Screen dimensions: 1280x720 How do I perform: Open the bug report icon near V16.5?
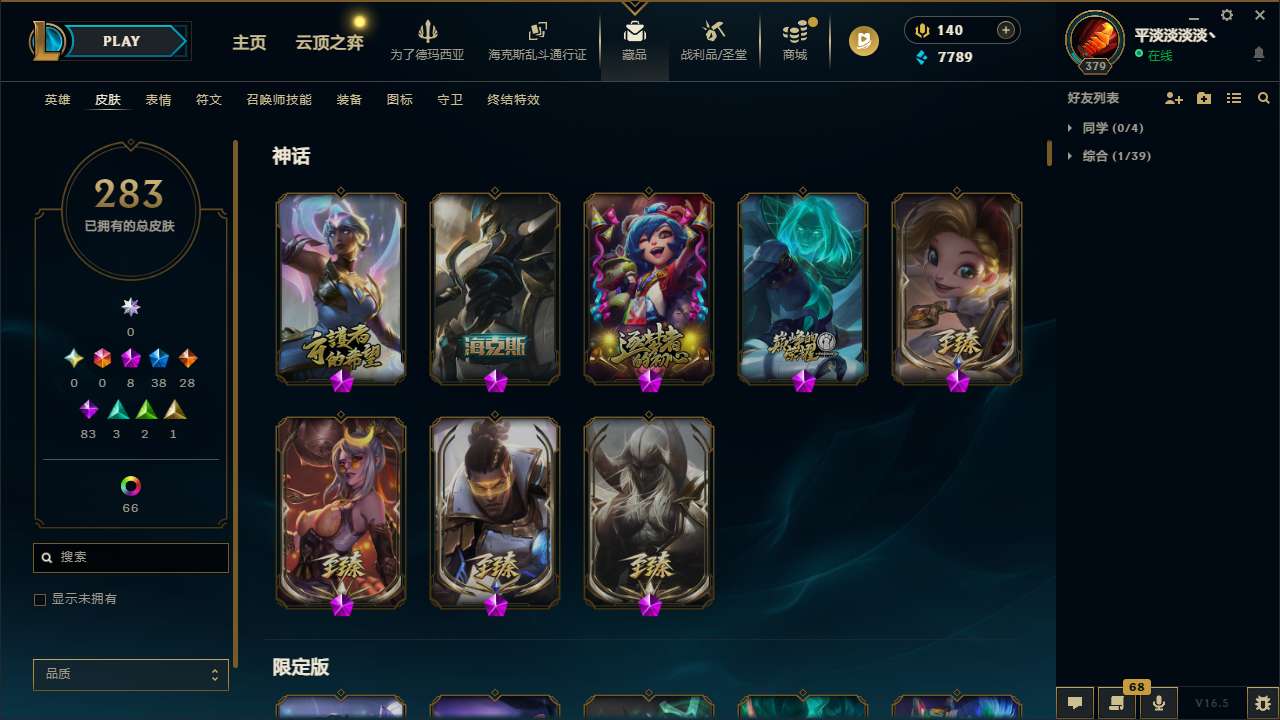pyautogui.click(x=1262, y=701)
